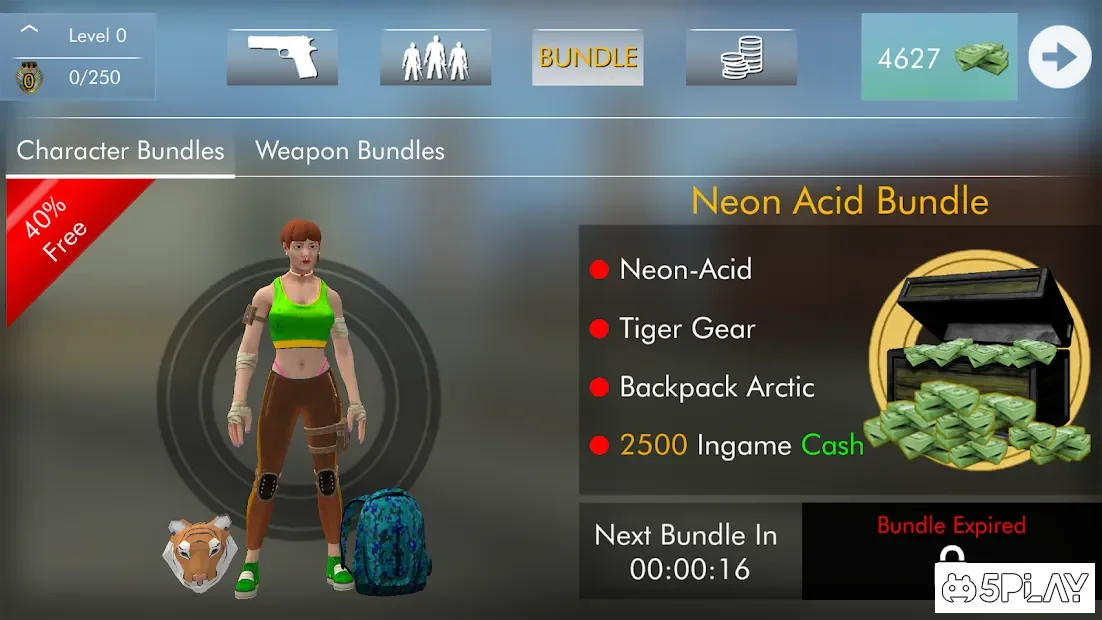Open the pistol weapons shop category

(282, 57)
